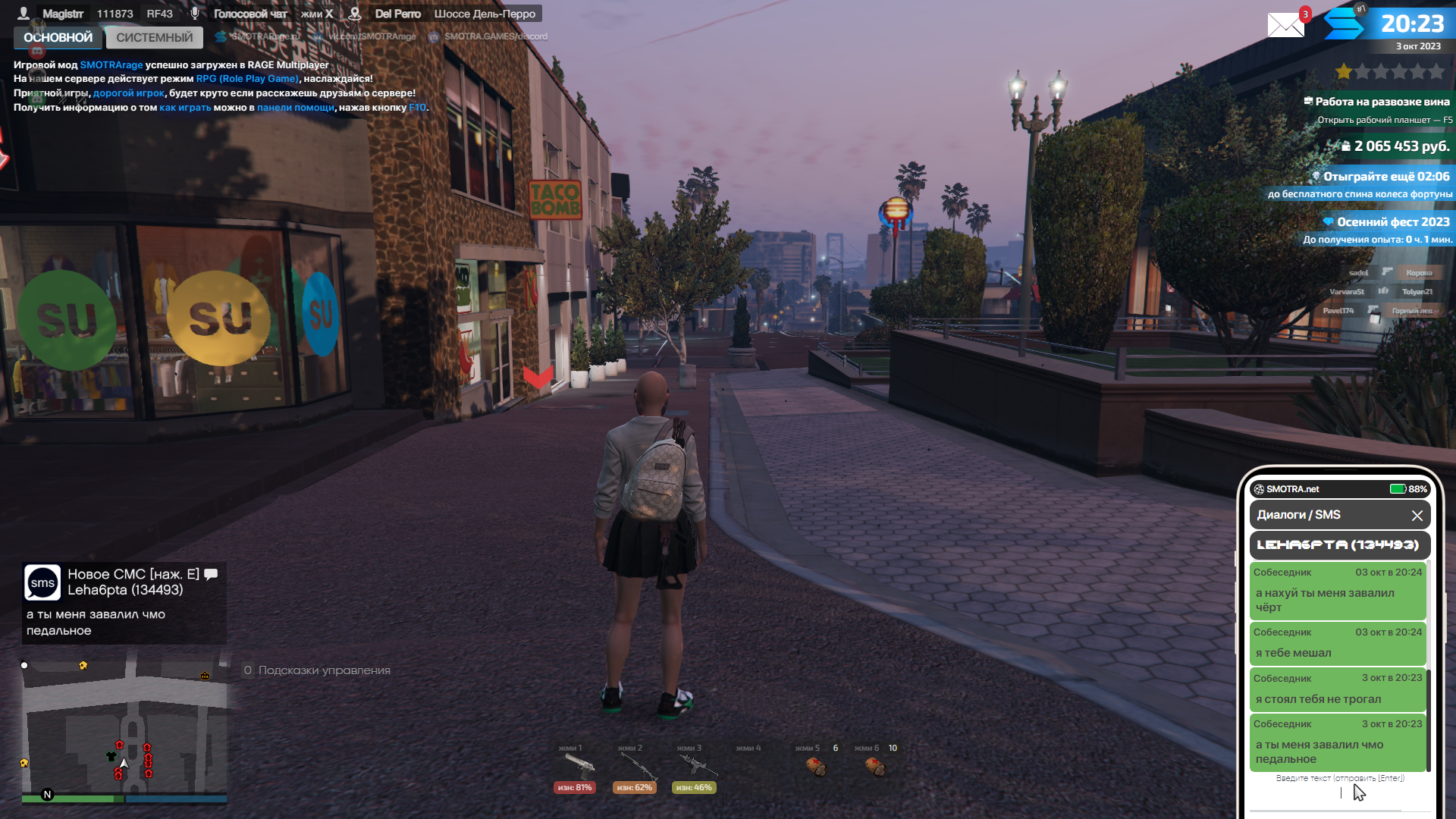Select the pistol hotbar slot at 81%
Screen dimensions: 1456x819
click(576, 767)
